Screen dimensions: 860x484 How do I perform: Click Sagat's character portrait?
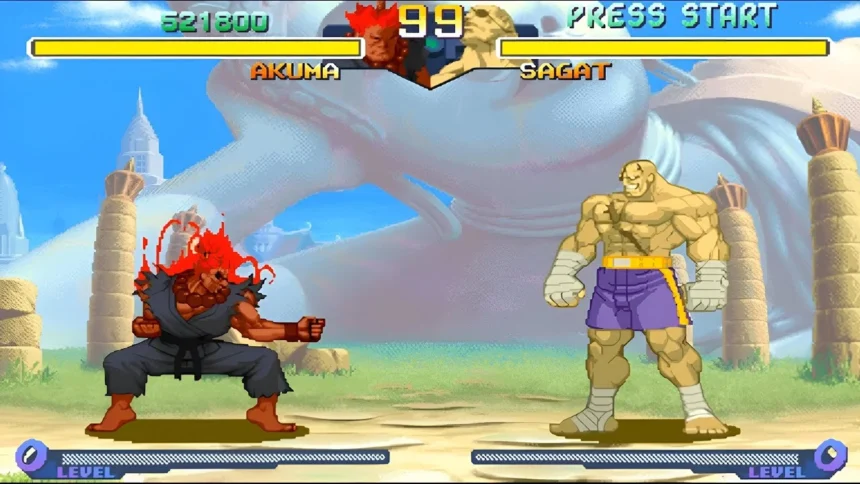[477, 45]
